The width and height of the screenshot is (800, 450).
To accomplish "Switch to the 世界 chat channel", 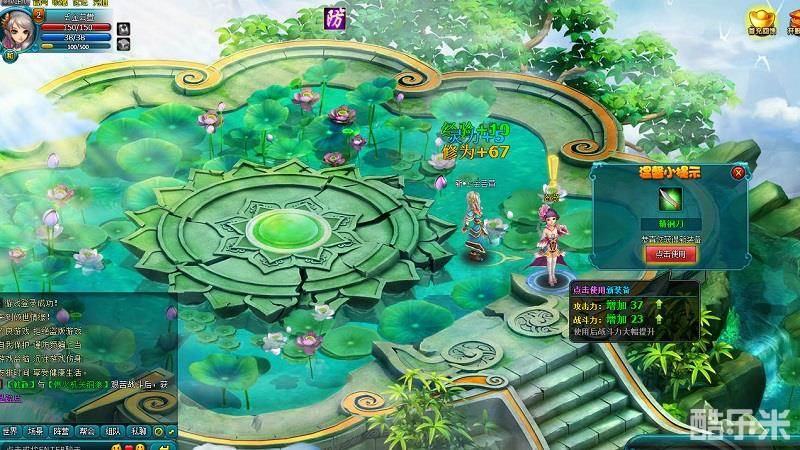I will (x=11, y=431).
